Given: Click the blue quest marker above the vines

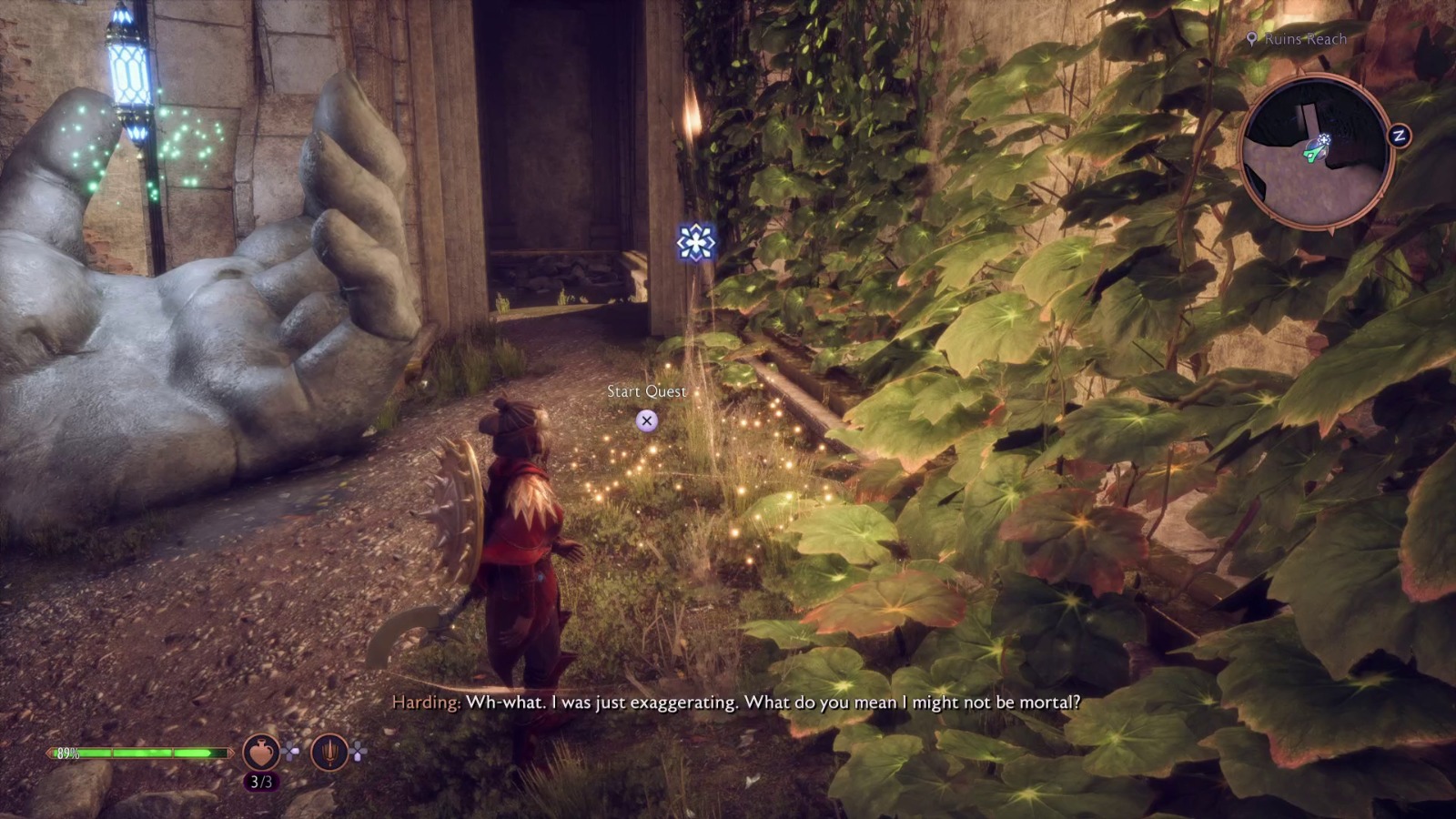Looking at the screenshot, I should [695, 241].
